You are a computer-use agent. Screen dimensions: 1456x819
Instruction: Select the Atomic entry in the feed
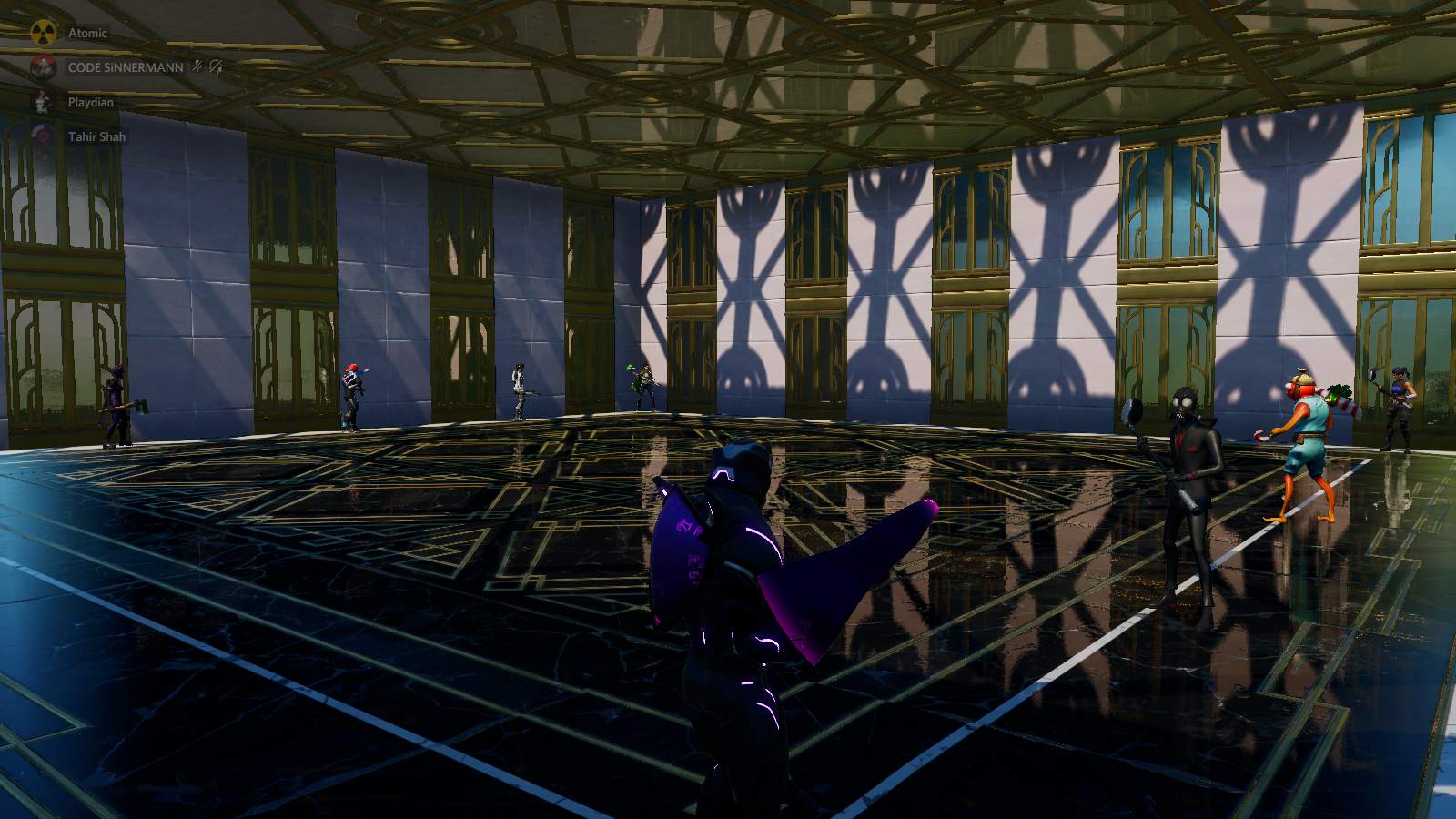(88, 33)
